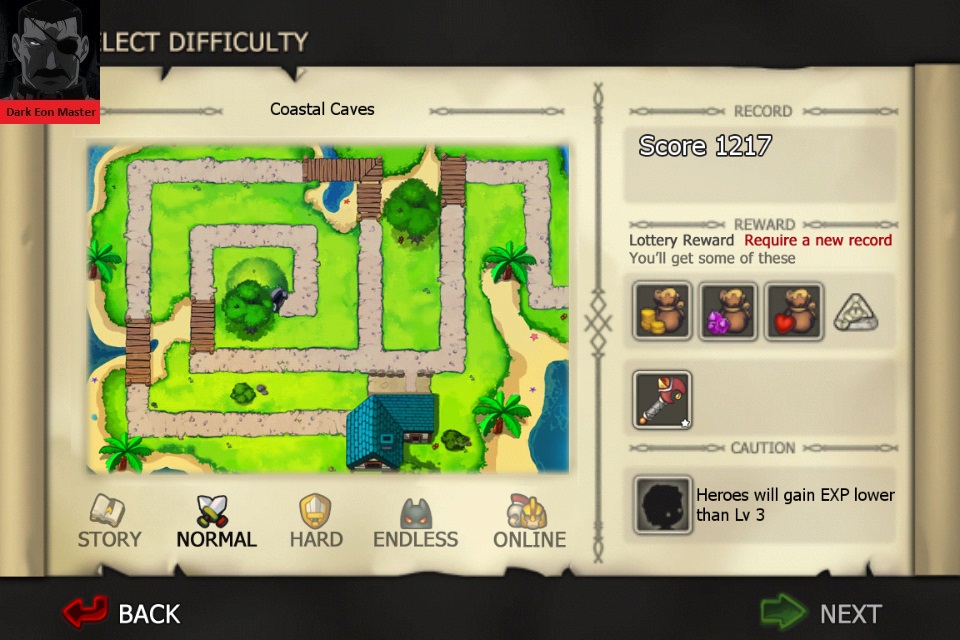Proceed with the NEXT button
This screenshot has width=960, height=640.
[823, 612]
